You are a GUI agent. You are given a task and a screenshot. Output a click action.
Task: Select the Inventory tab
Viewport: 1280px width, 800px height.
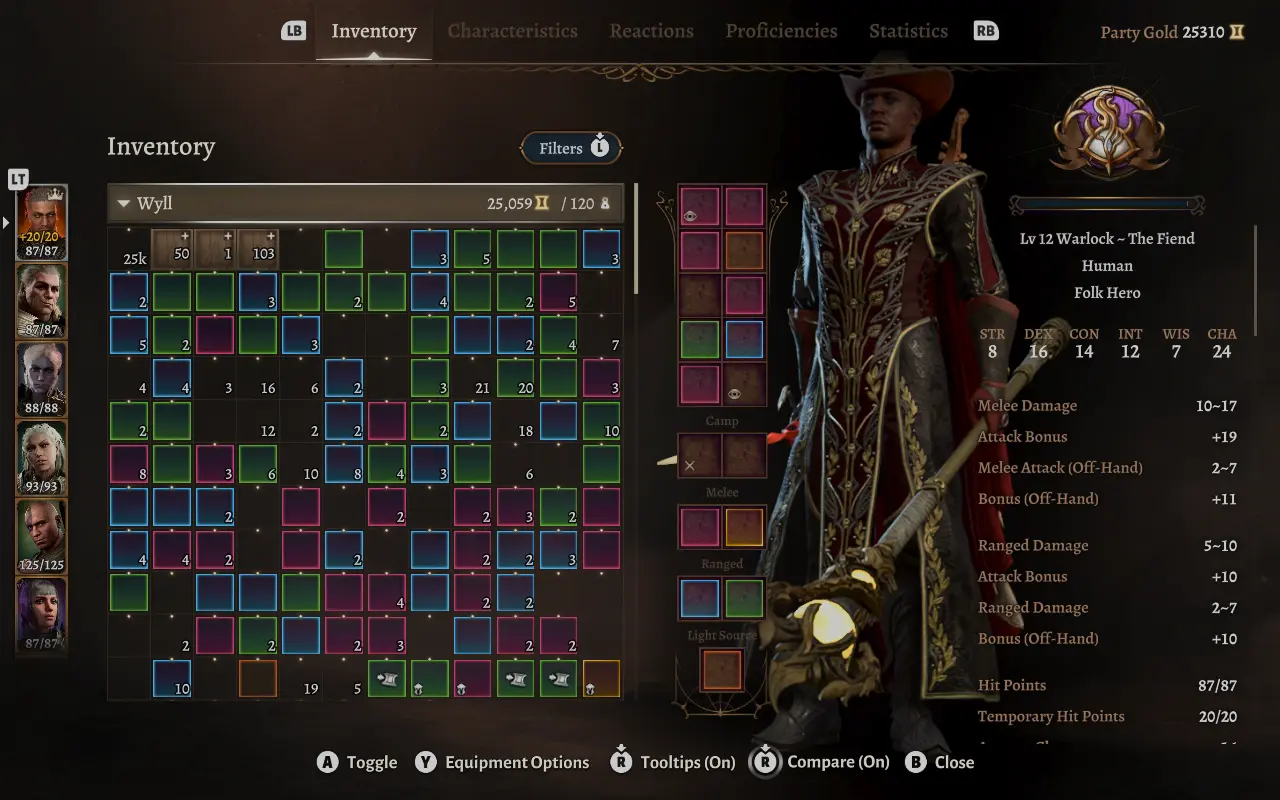[373, 31]
